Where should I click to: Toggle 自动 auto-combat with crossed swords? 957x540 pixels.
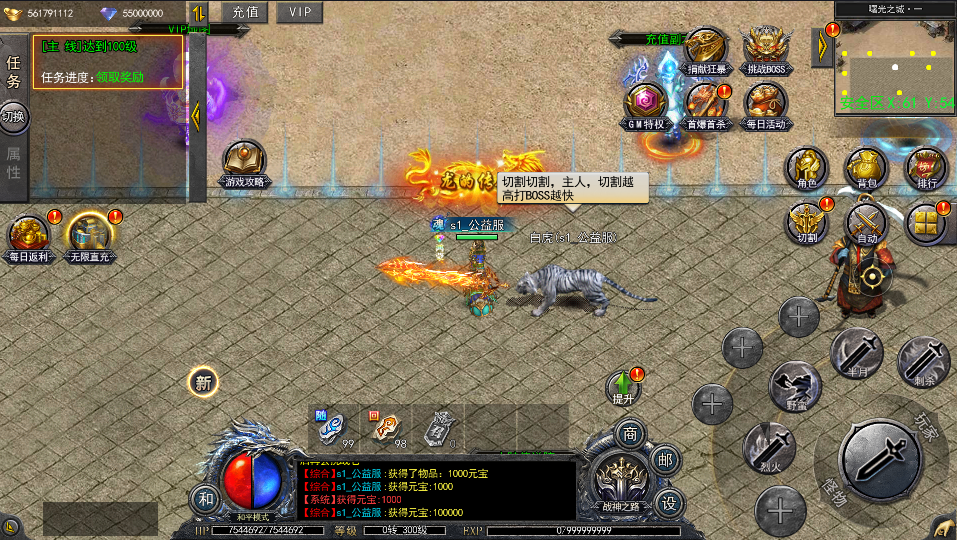click(x=866, y=224)
